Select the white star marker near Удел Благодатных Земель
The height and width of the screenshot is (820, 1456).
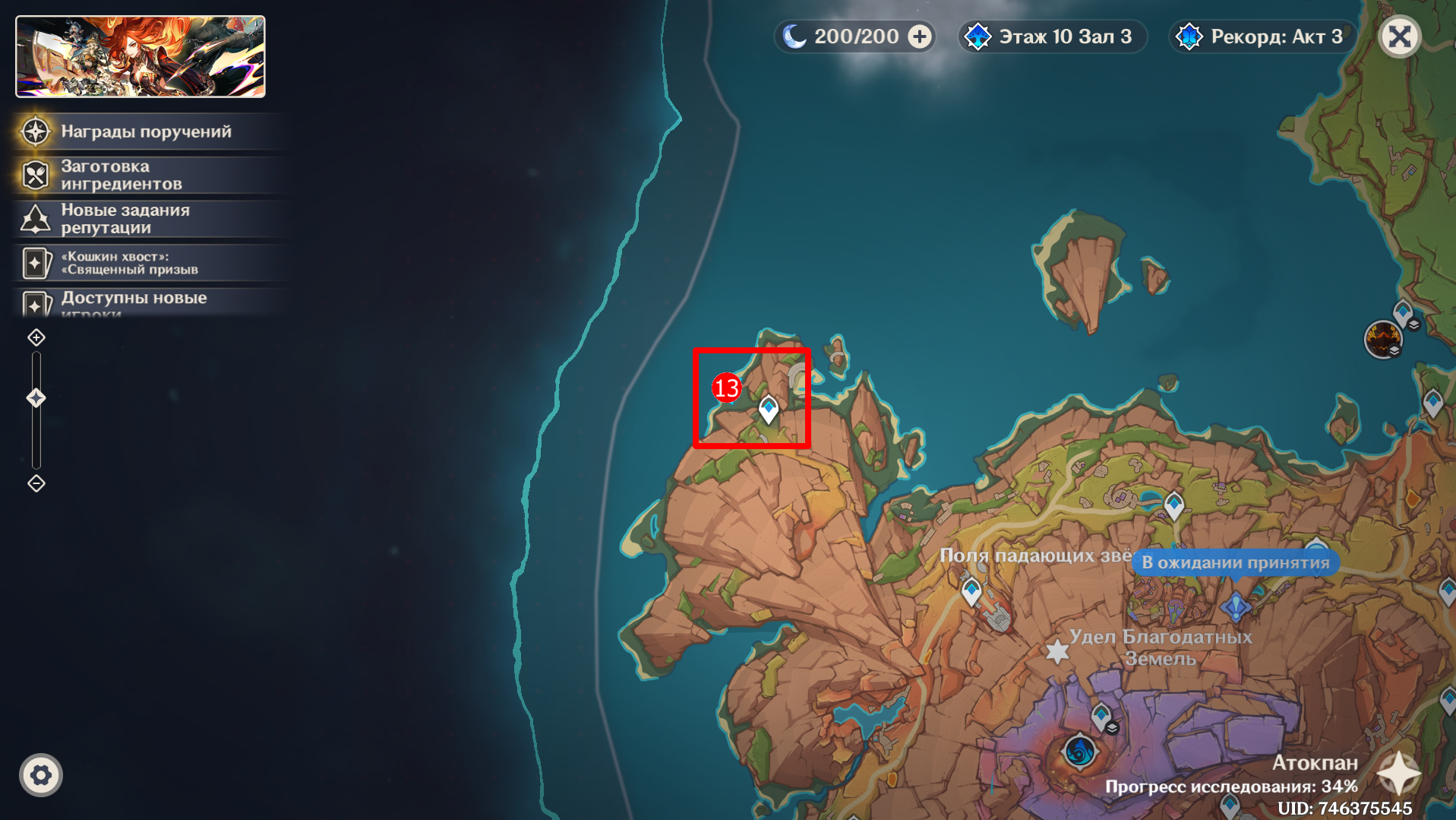point(1056,651)
